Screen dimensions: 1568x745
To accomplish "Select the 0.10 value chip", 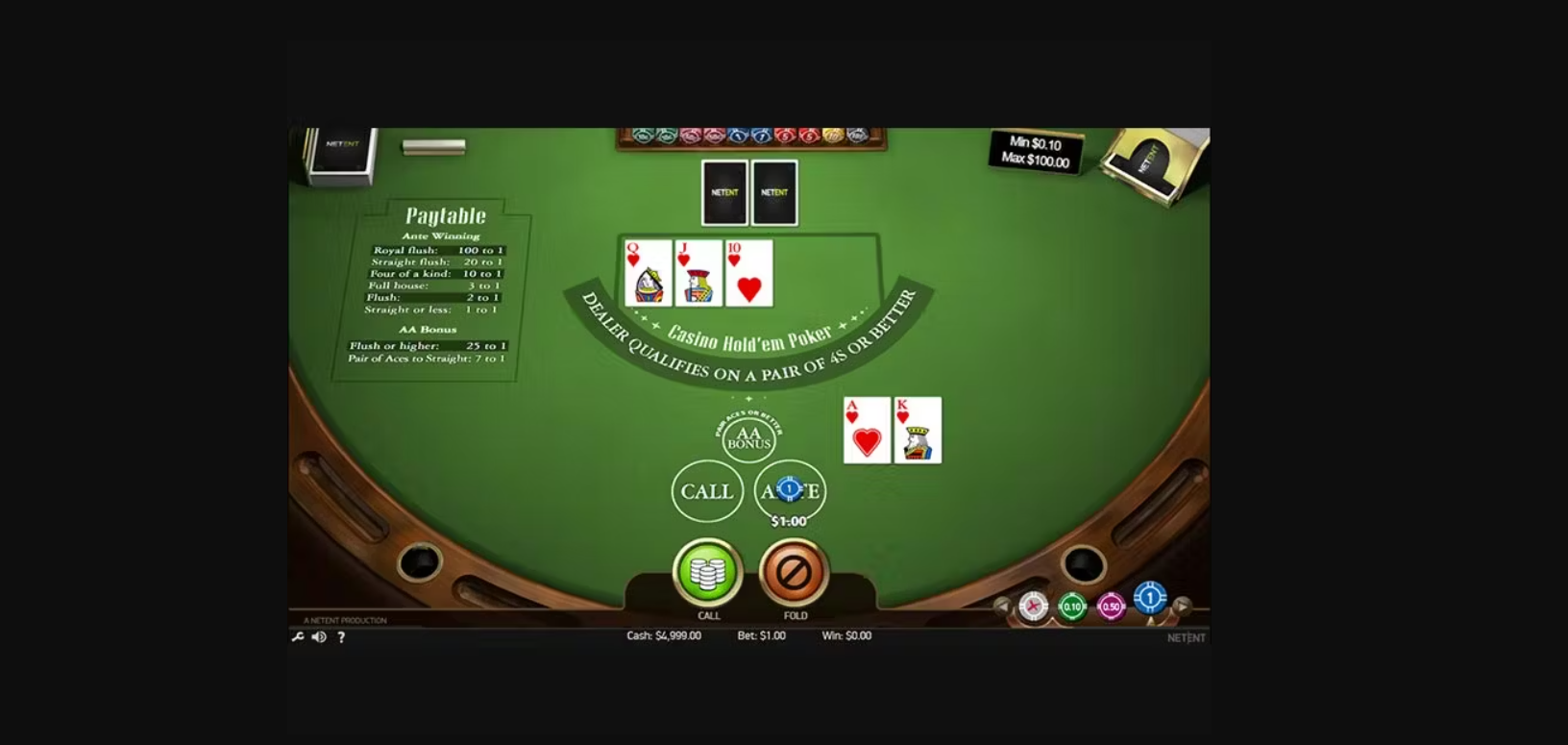I will pyautogui.click(x=1072, y=607).
